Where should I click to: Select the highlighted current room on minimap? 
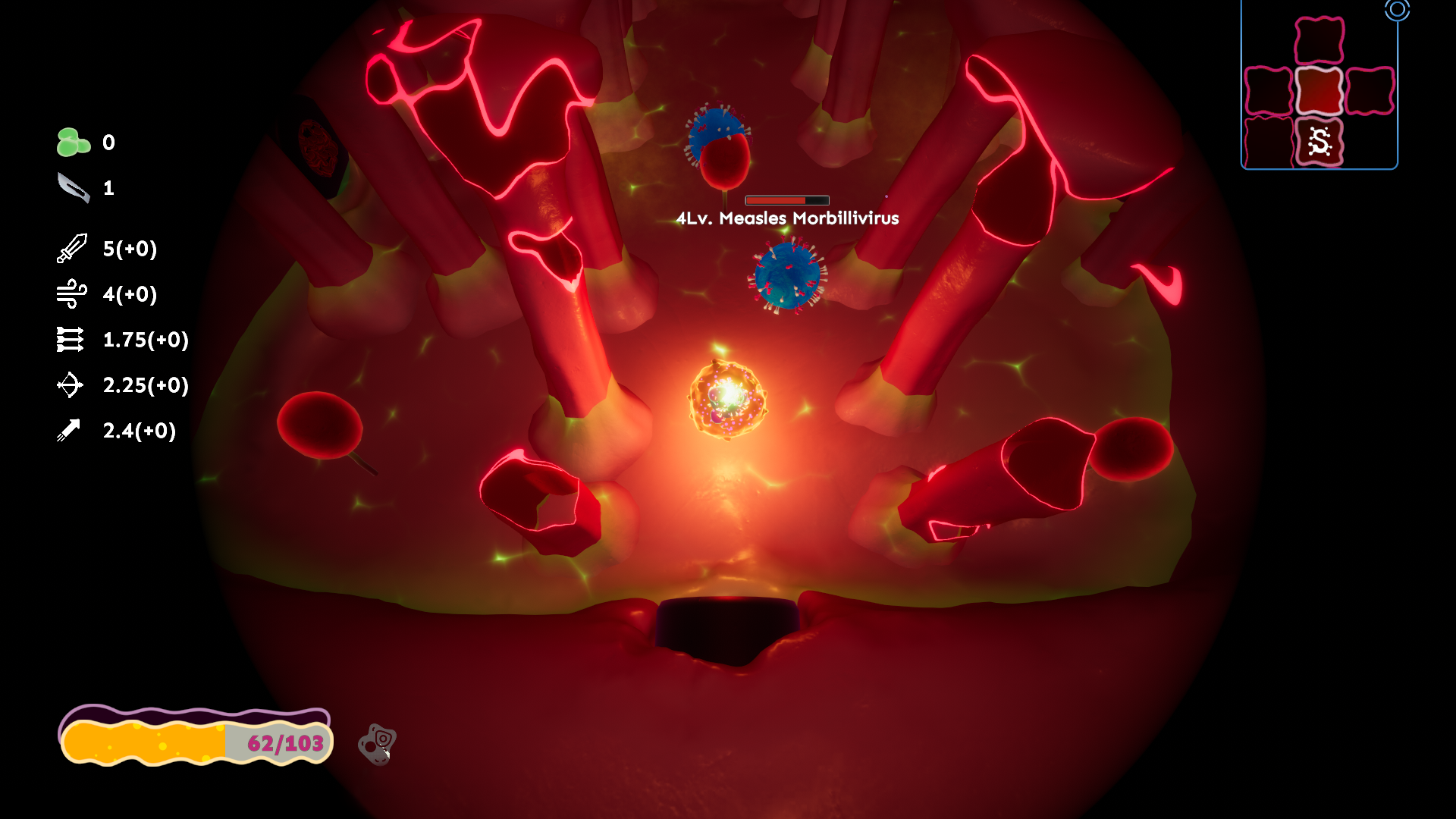click(x=1319, y=91)
